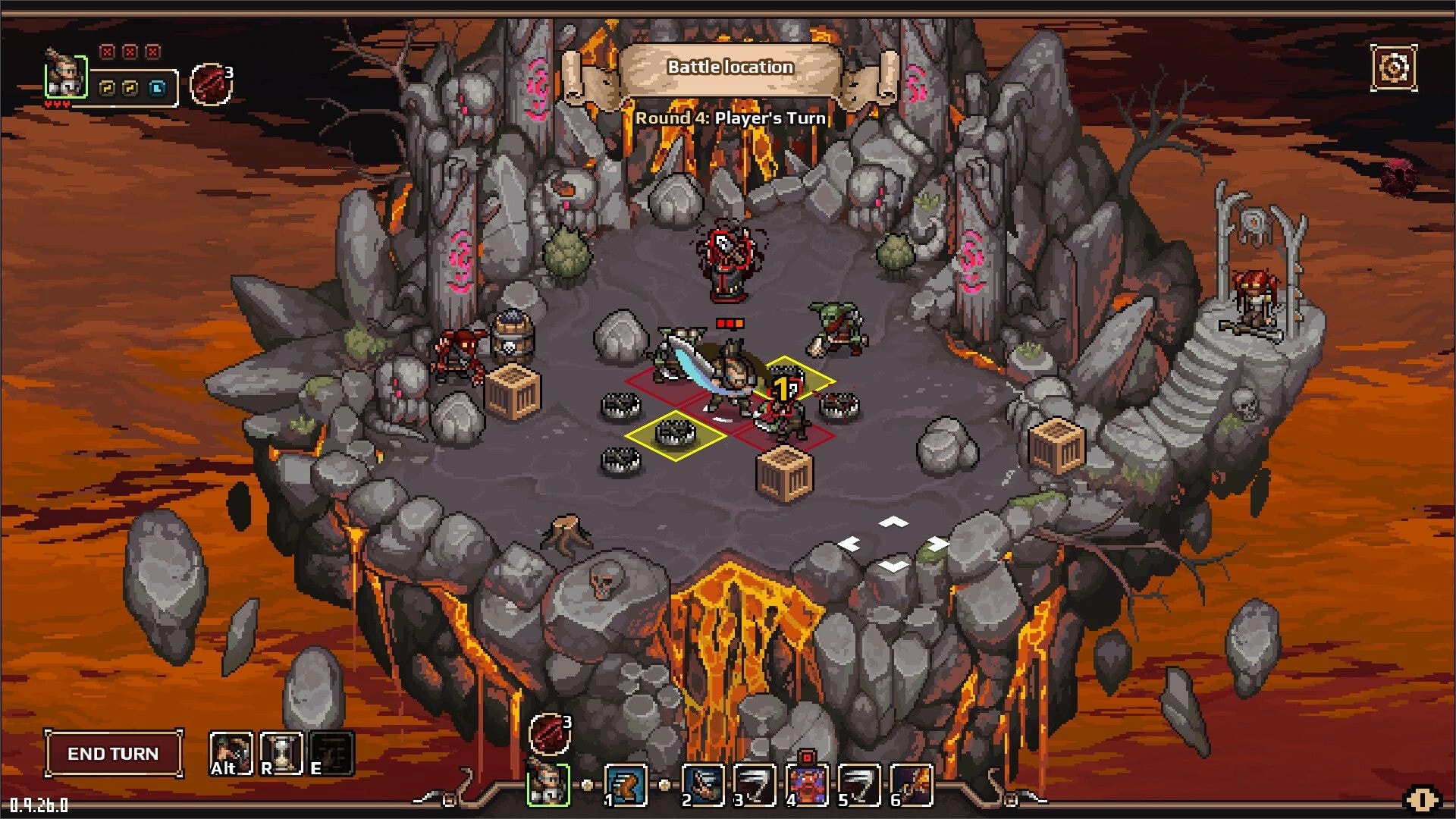Viewport: 1456px width, 819px height.
Task: Click the Alt weapon attack icon
Action: click(231, 755)
